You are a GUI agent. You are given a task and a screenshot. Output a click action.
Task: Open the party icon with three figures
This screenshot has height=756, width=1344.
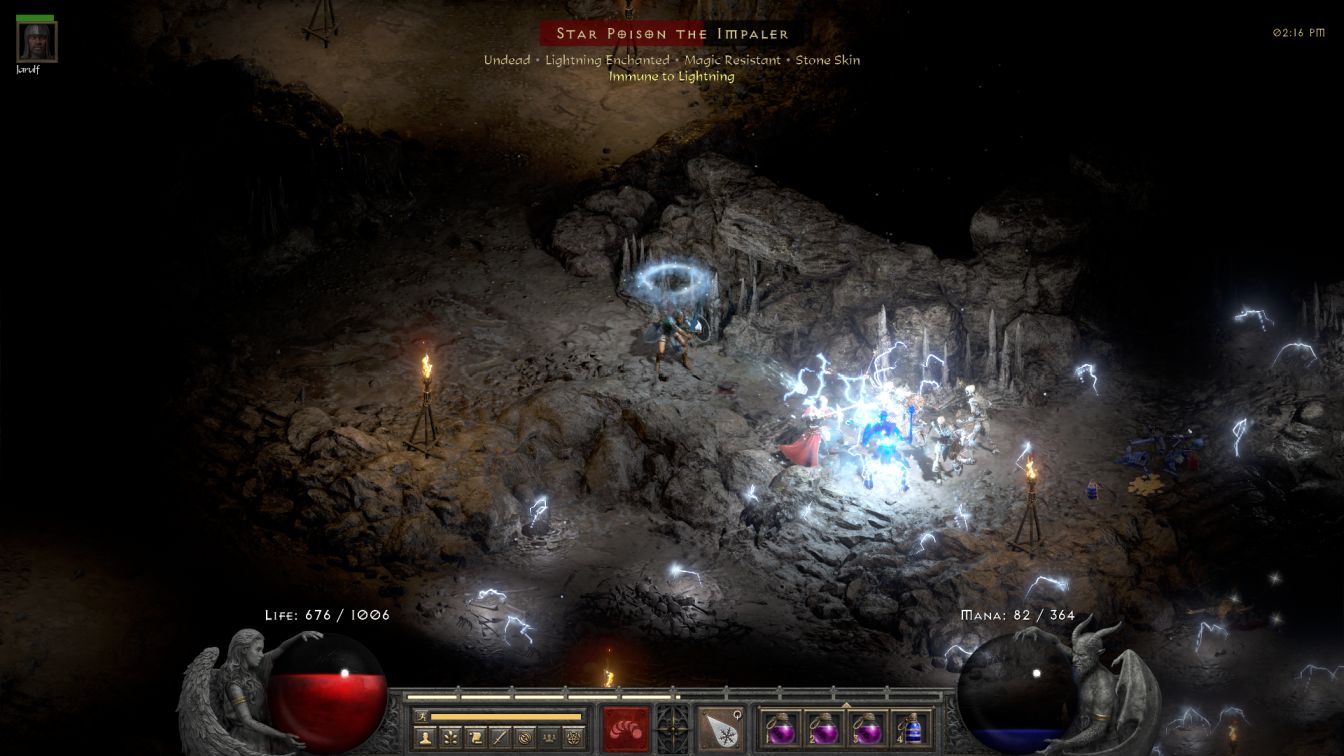[x=548, y=738]
